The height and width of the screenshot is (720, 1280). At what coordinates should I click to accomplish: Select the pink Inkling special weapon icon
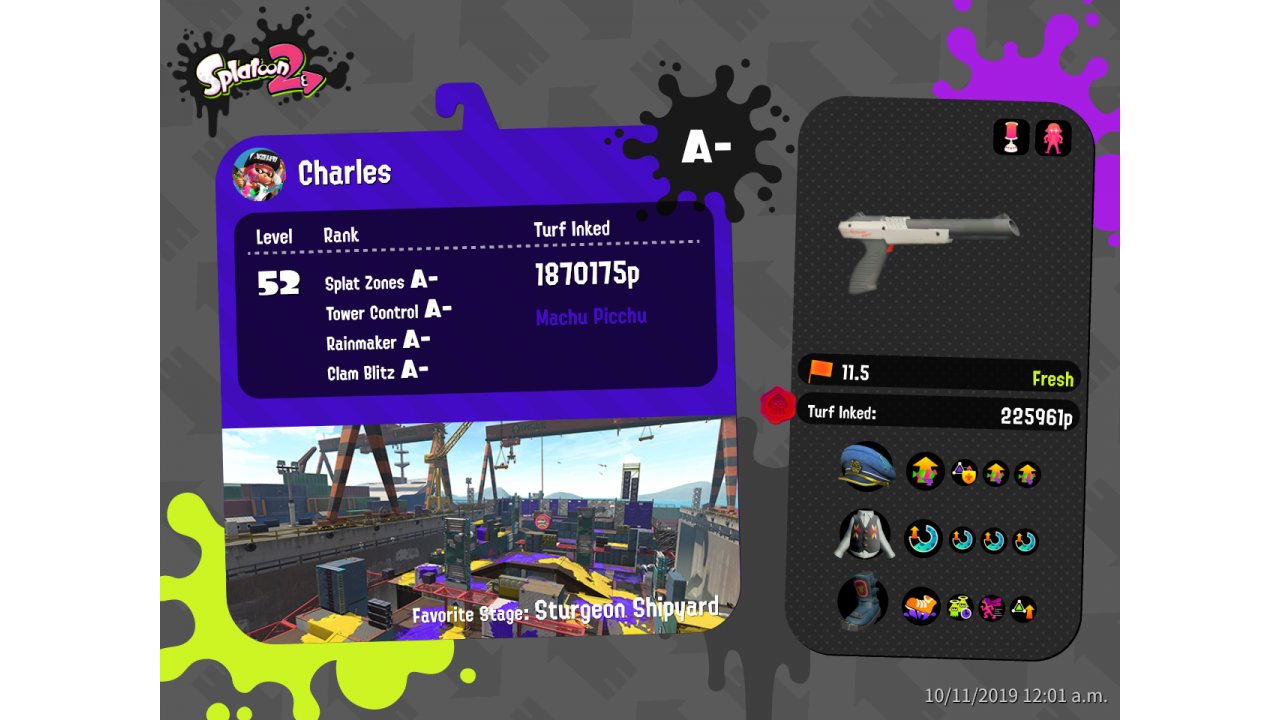pos(1053,137)
